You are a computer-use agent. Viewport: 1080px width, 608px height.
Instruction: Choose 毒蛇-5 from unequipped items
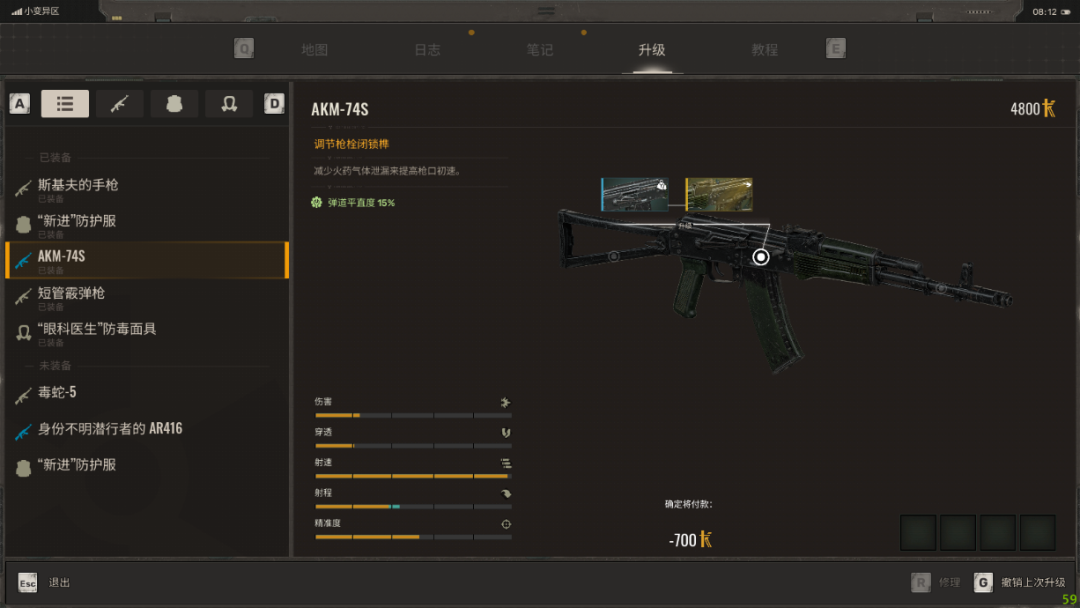tap(57, 393)
